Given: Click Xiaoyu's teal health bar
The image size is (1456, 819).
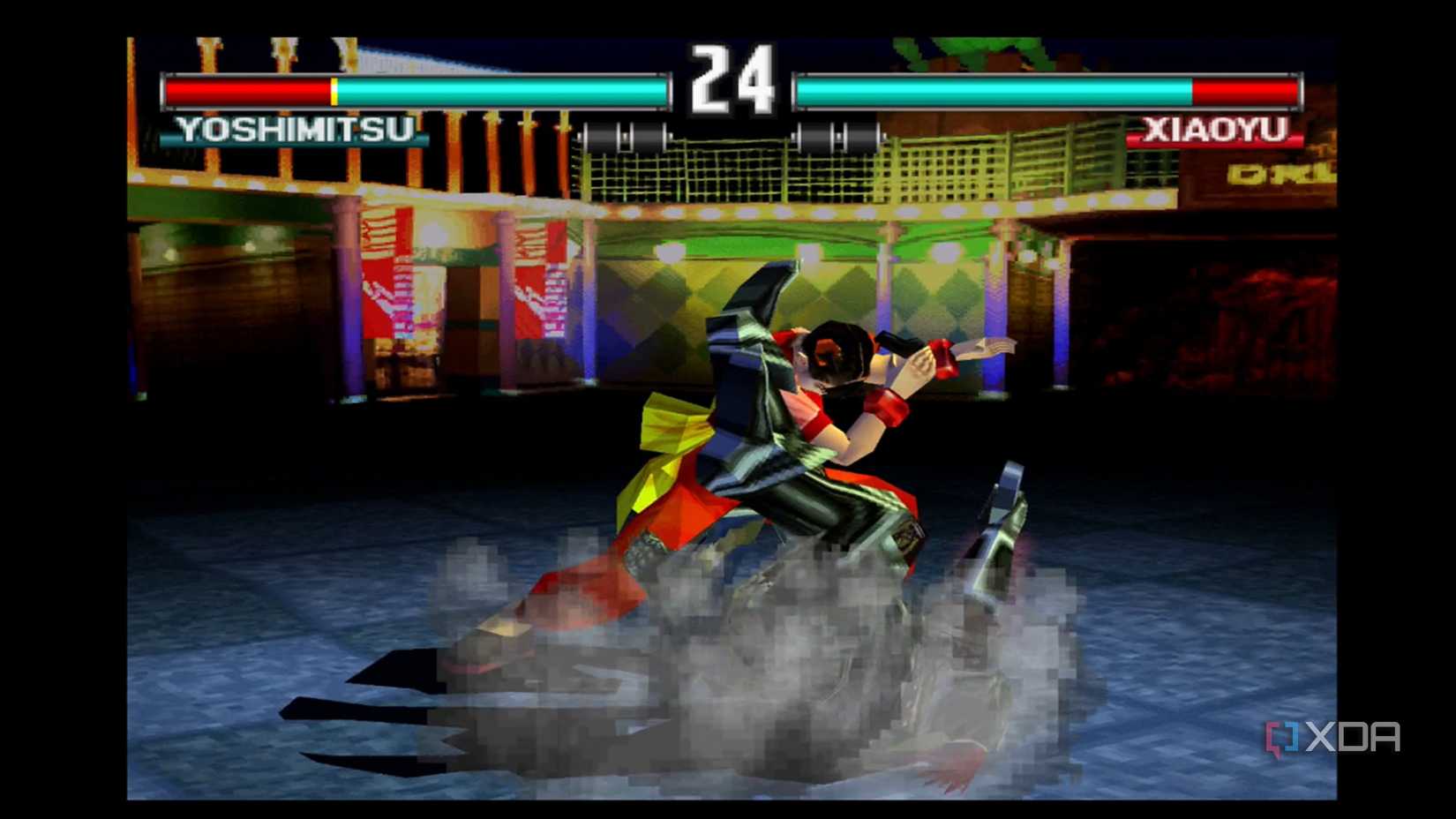Looking at the screenshot, I should point(988,89).
